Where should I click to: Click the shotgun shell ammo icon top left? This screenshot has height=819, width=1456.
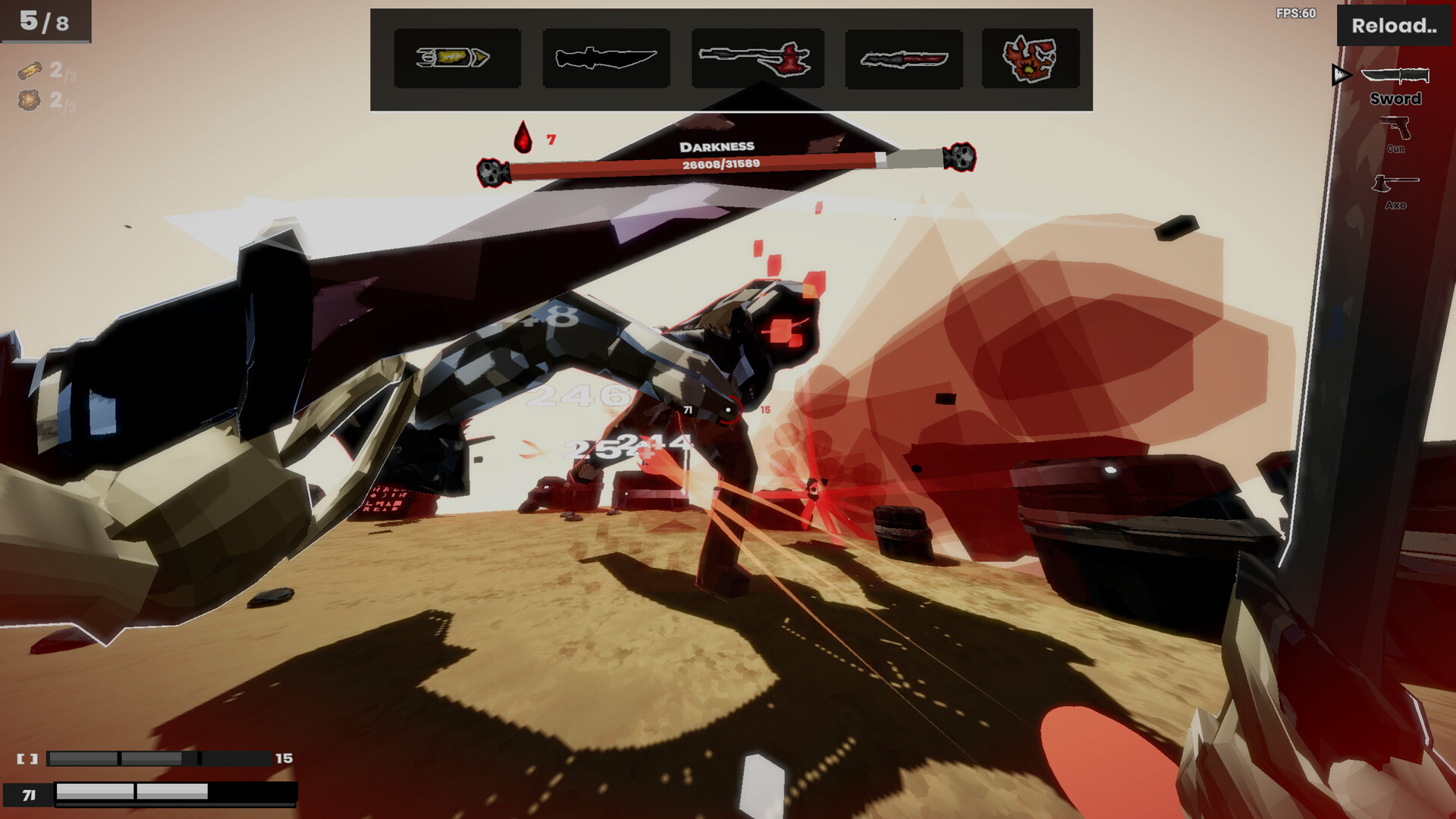(29, 72)
